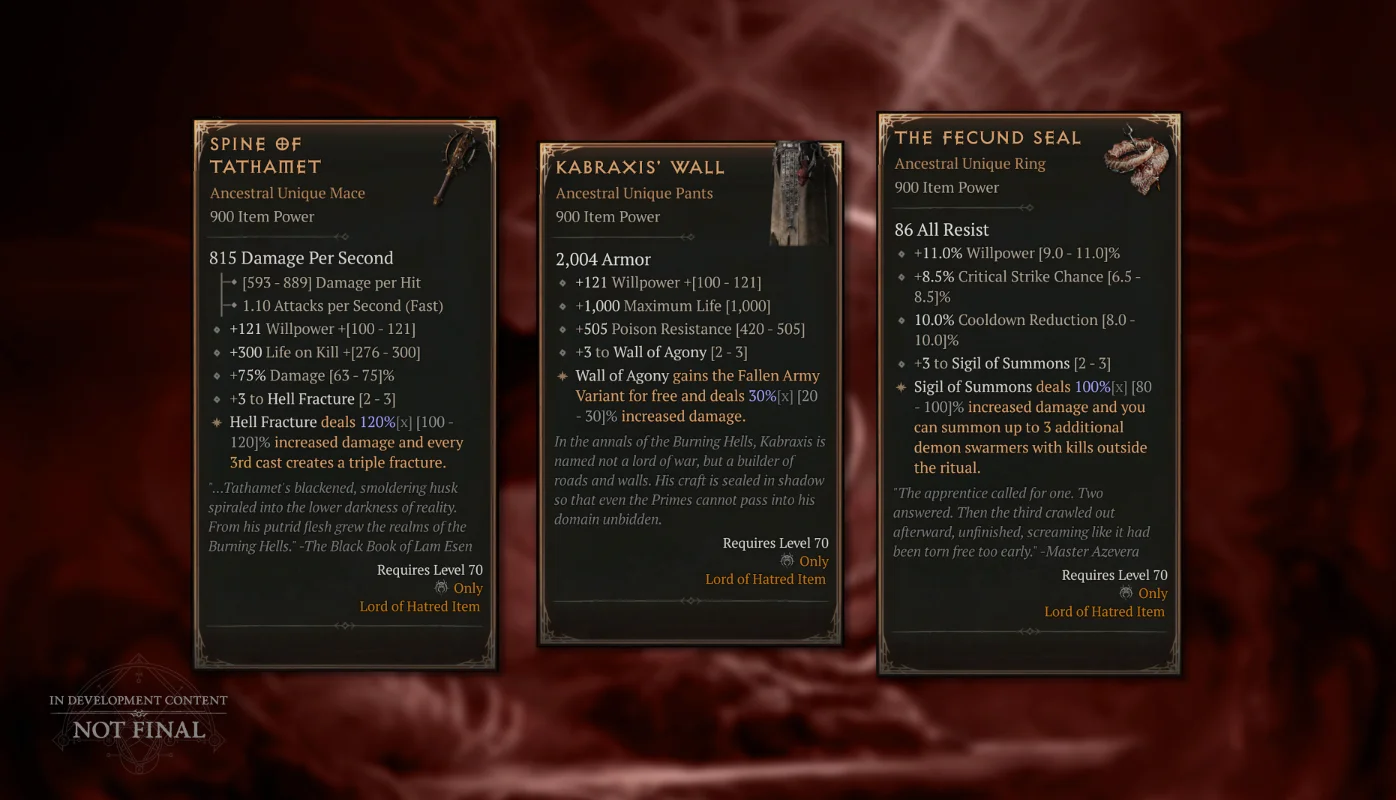Image resolution: width=1396 pixels, height=800 pixels.
Task: Select the ornamental divider below 815 Damage Per Second
Action: click(x=345, y=237)
